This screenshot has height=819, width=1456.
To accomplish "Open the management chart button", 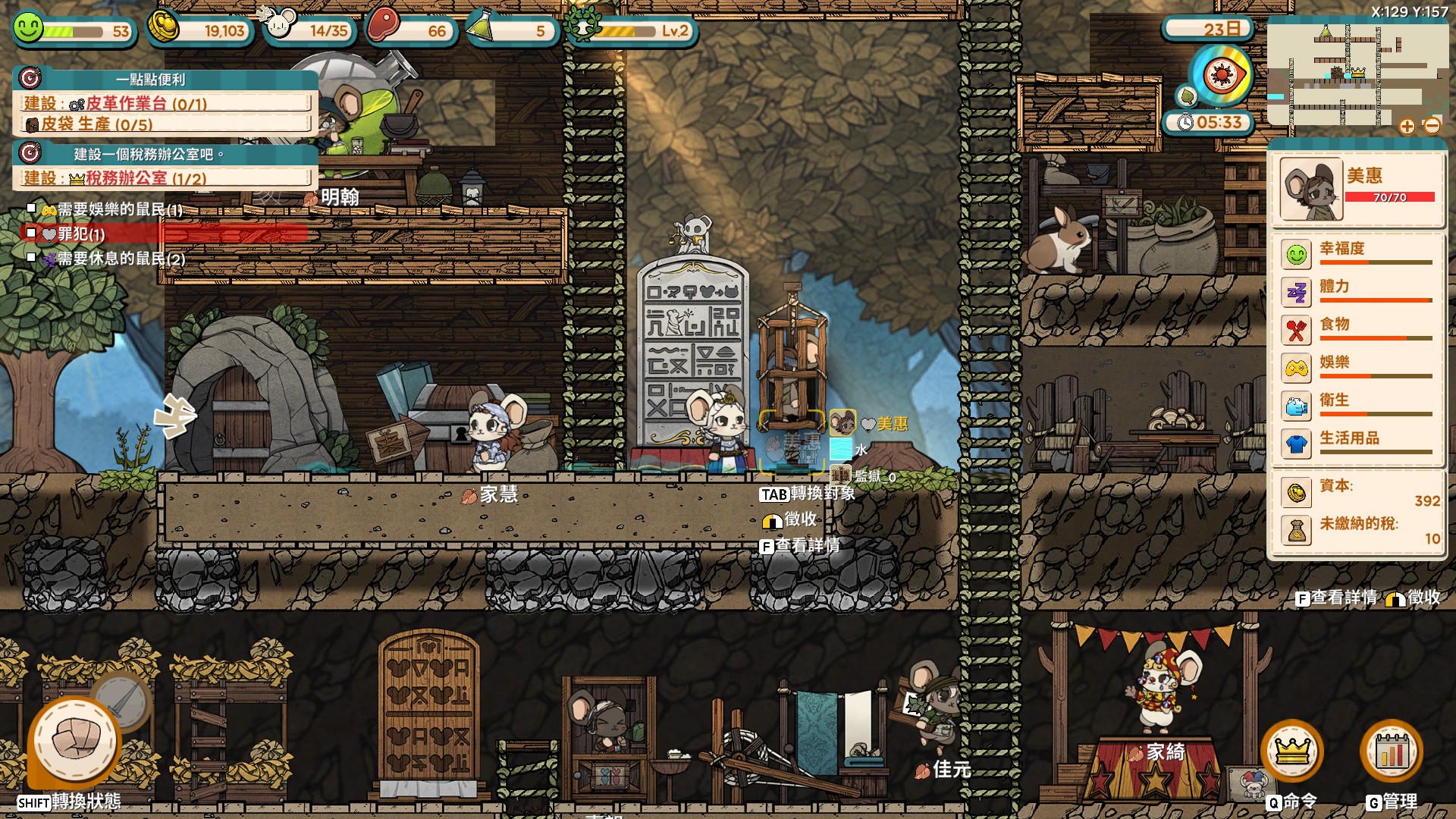I will [x=1392, y=752].
